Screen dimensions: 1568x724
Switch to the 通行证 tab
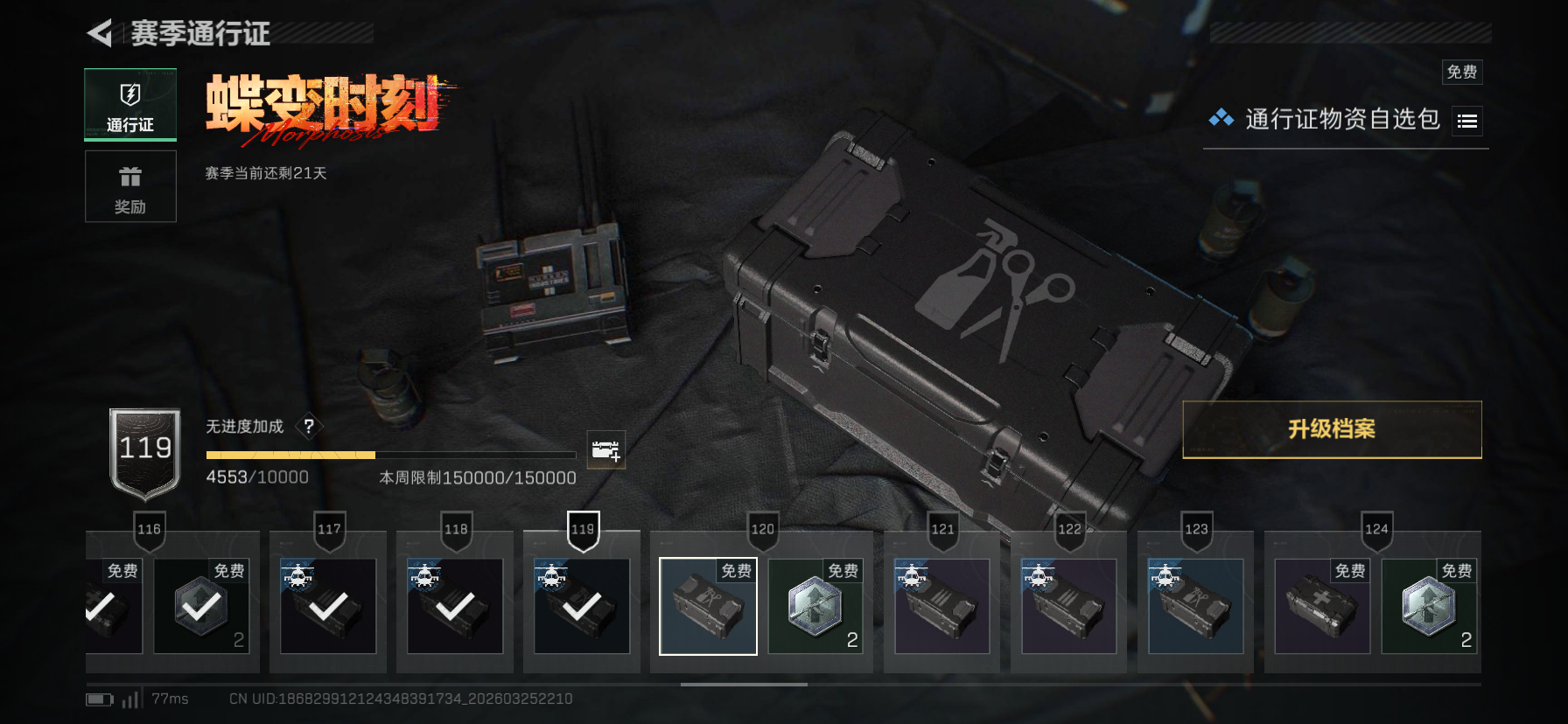pos(130,105)
